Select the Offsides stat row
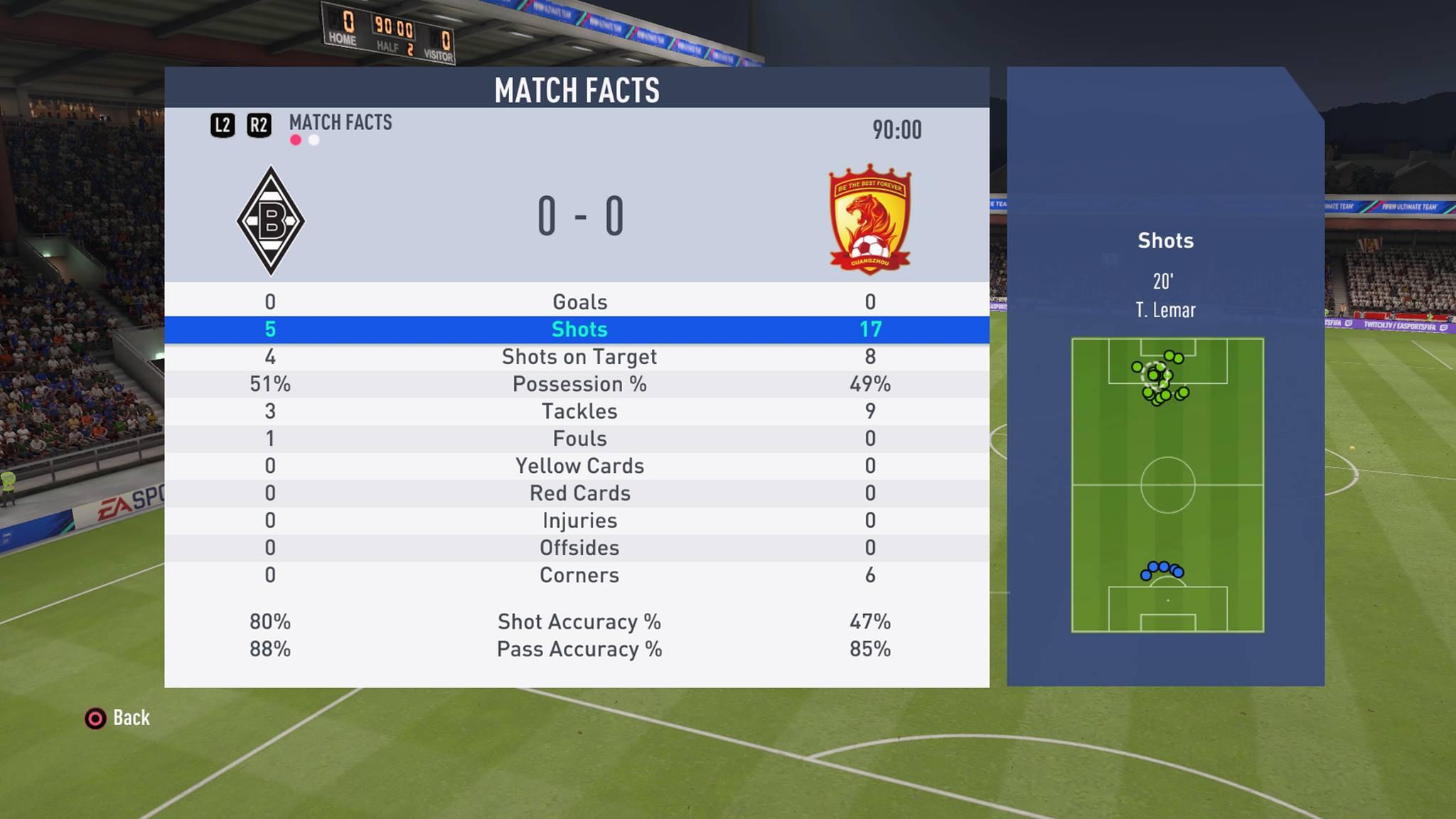Viewport: 1456px width, 819px height. point(579,548)
